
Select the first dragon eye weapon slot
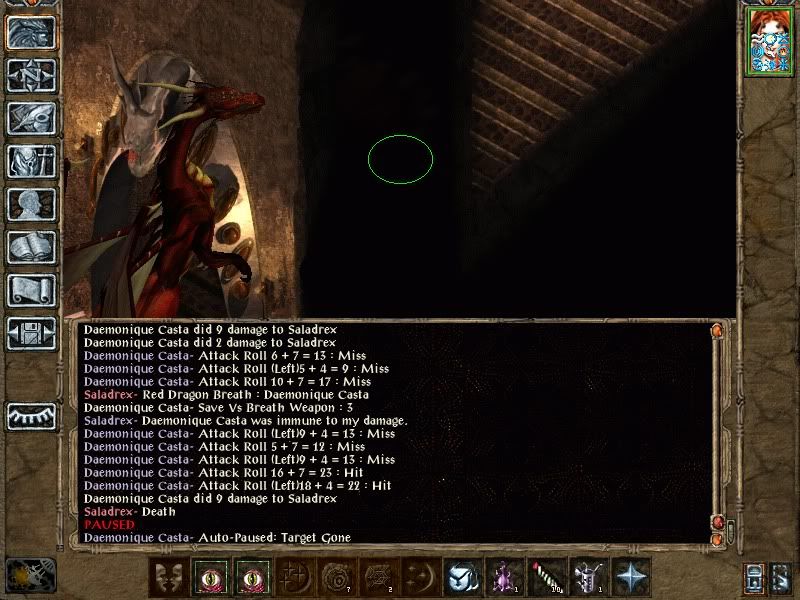click(x=212, y=576)
